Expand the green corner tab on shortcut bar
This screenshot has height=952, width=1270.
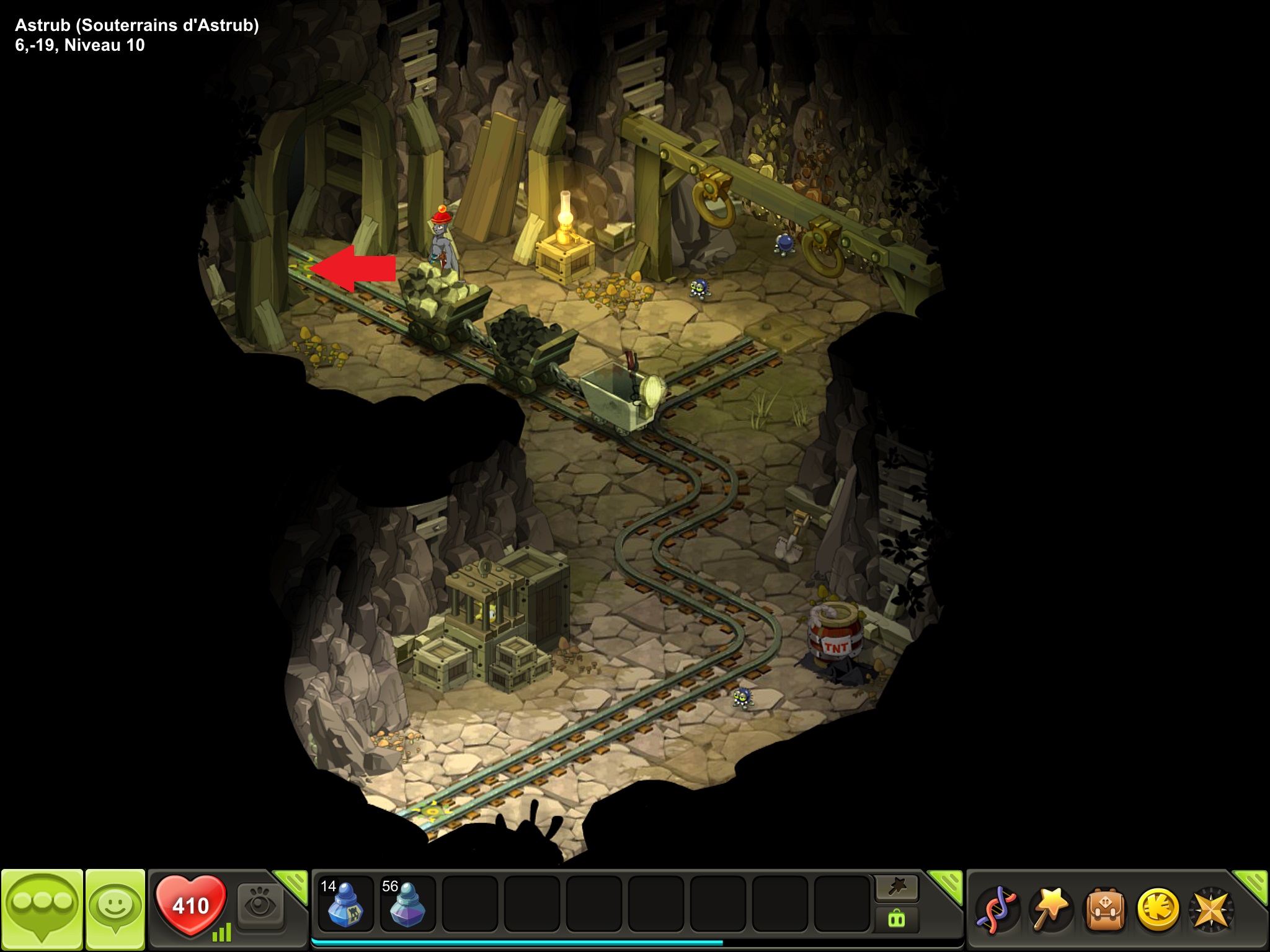coord(946,884)
